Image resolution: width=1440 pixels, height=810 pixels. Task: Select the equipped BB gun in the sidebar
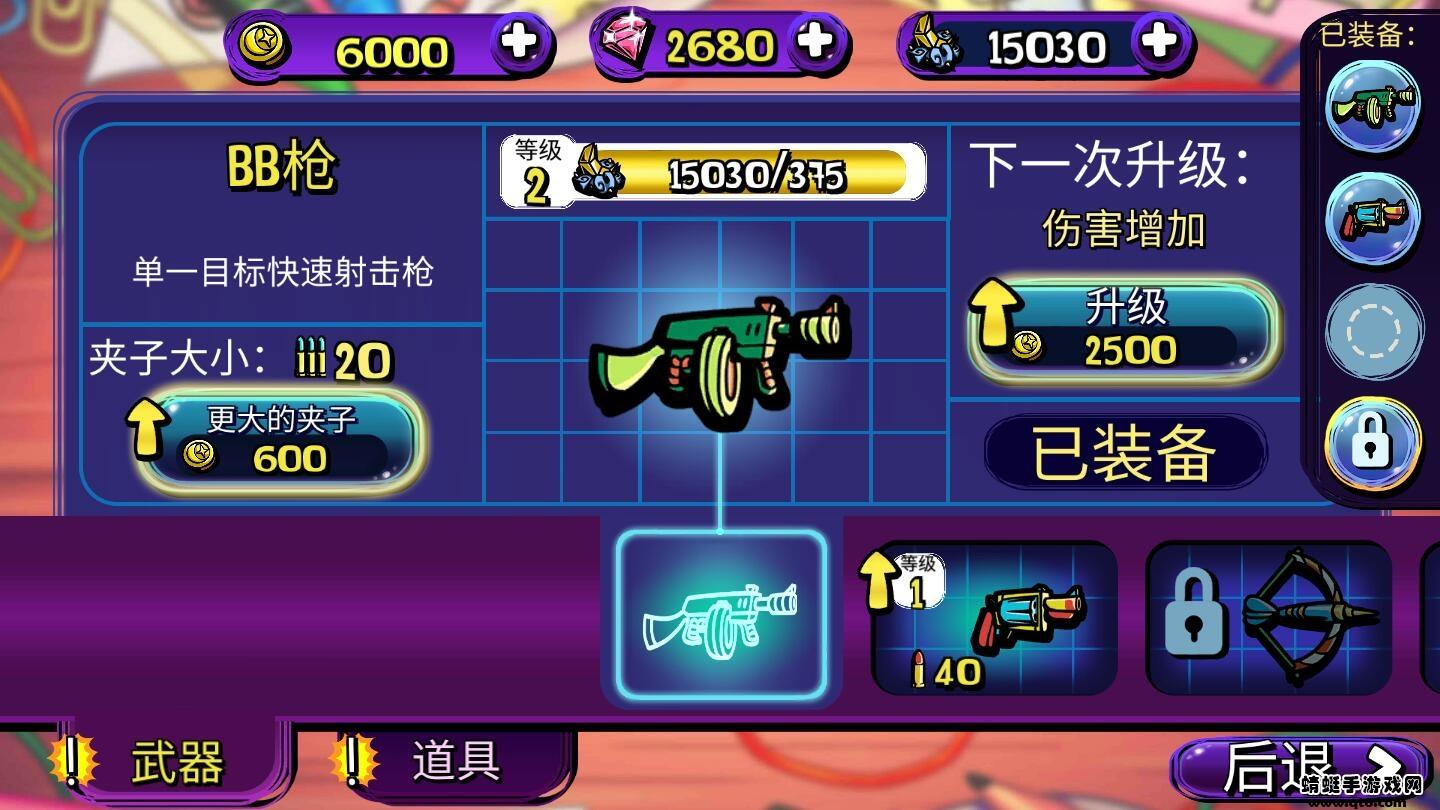point(1374,107)
